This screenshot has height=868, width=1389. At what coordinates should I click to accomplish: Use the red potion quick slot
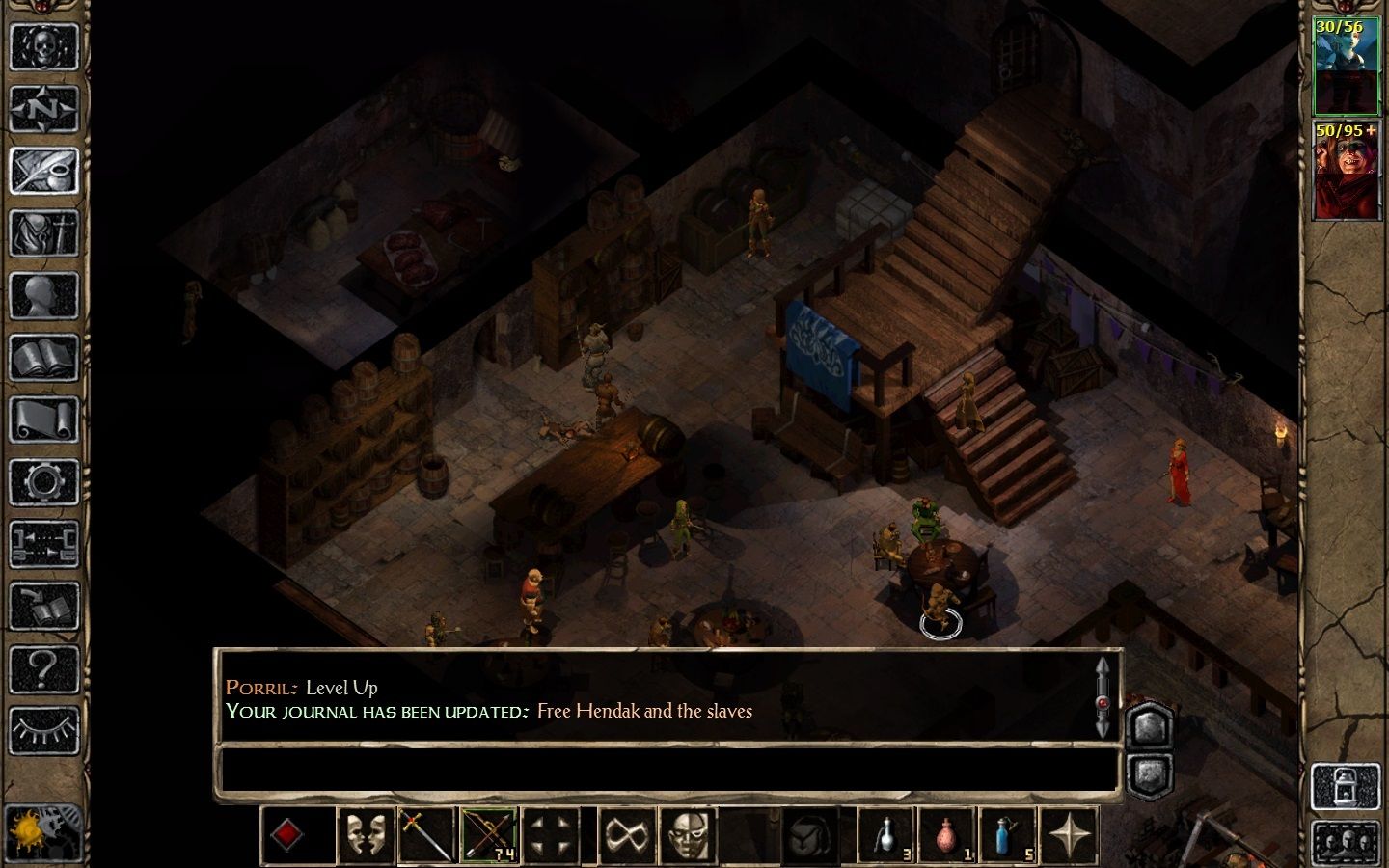click(946, 835)
